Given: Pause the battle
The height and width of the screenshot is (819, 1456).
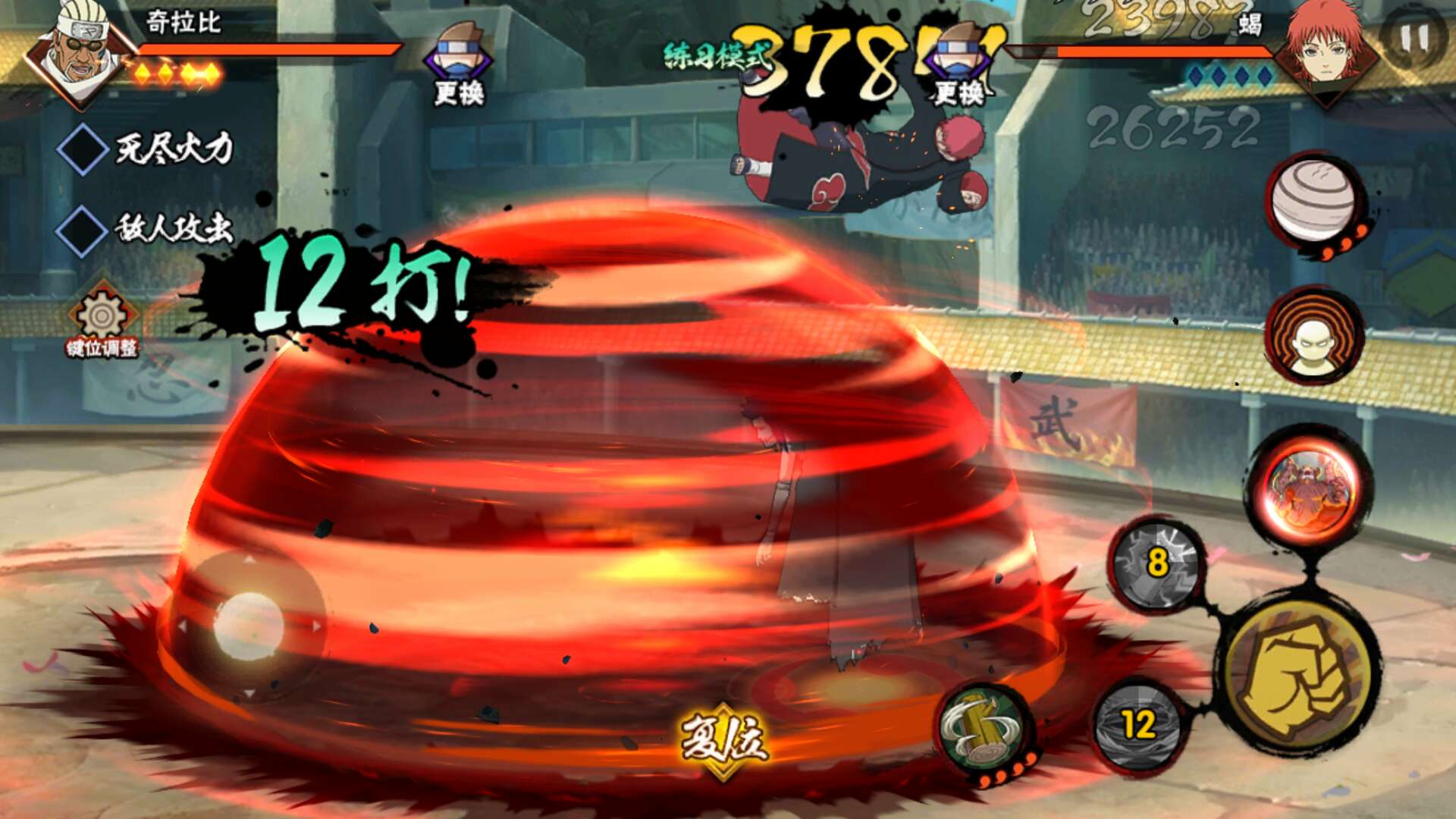Looking at the screenshot, I should pyautogui.click(x=1413, y=38).
